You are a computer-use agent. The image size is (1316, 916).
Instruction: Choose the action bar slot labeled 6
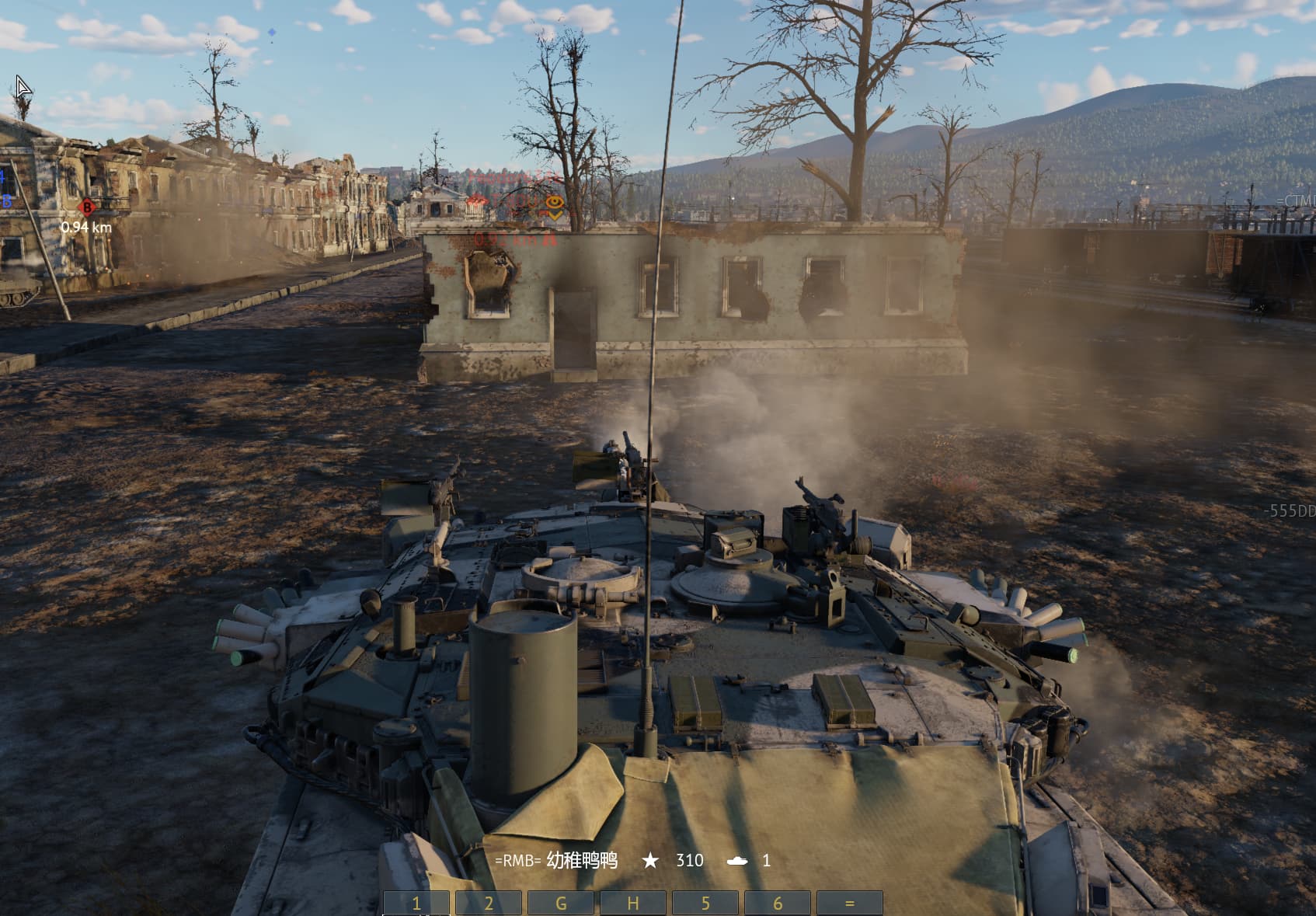tap(778, 904)
